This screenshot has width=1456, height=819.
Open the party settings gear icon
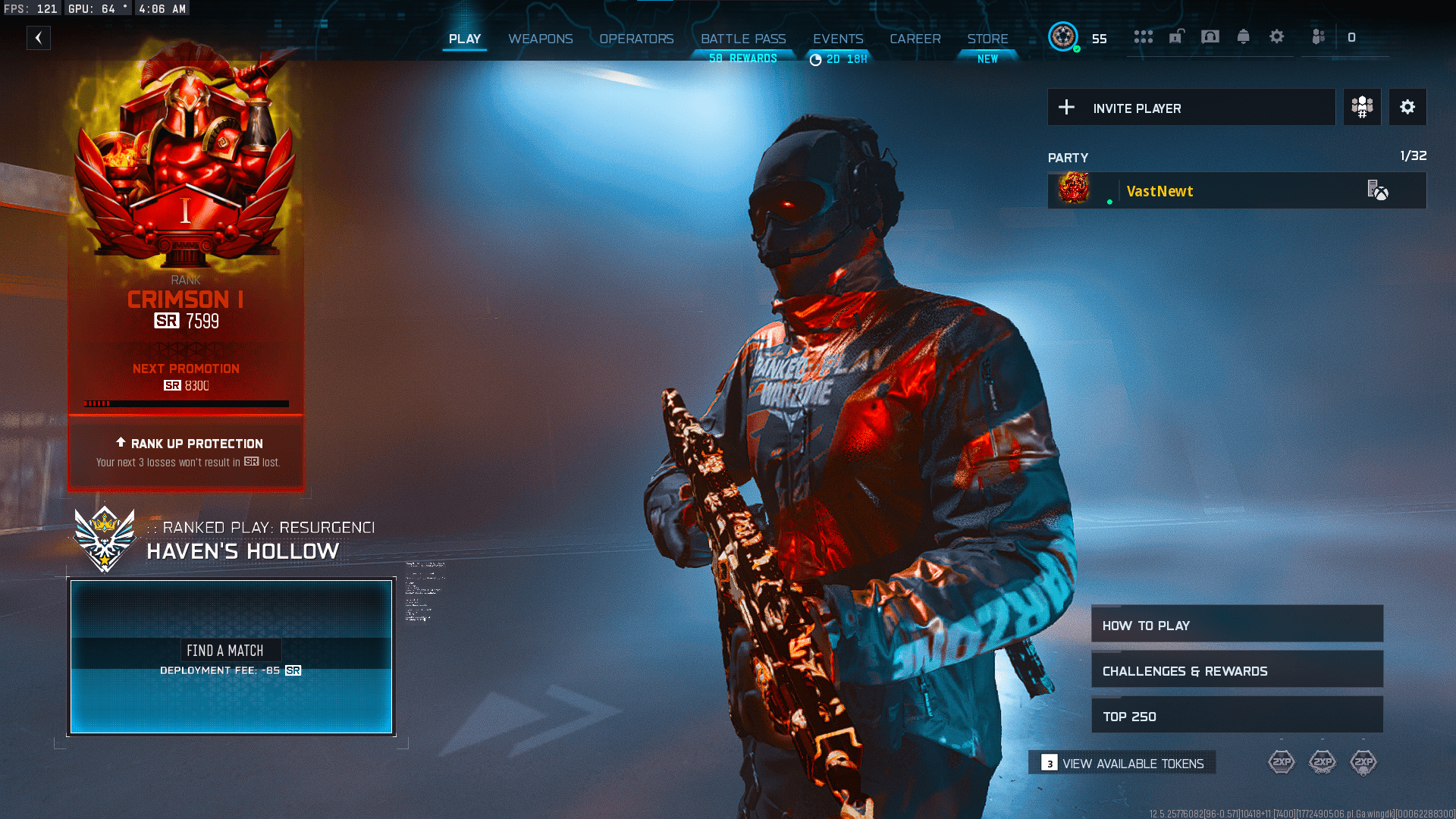1407,107
